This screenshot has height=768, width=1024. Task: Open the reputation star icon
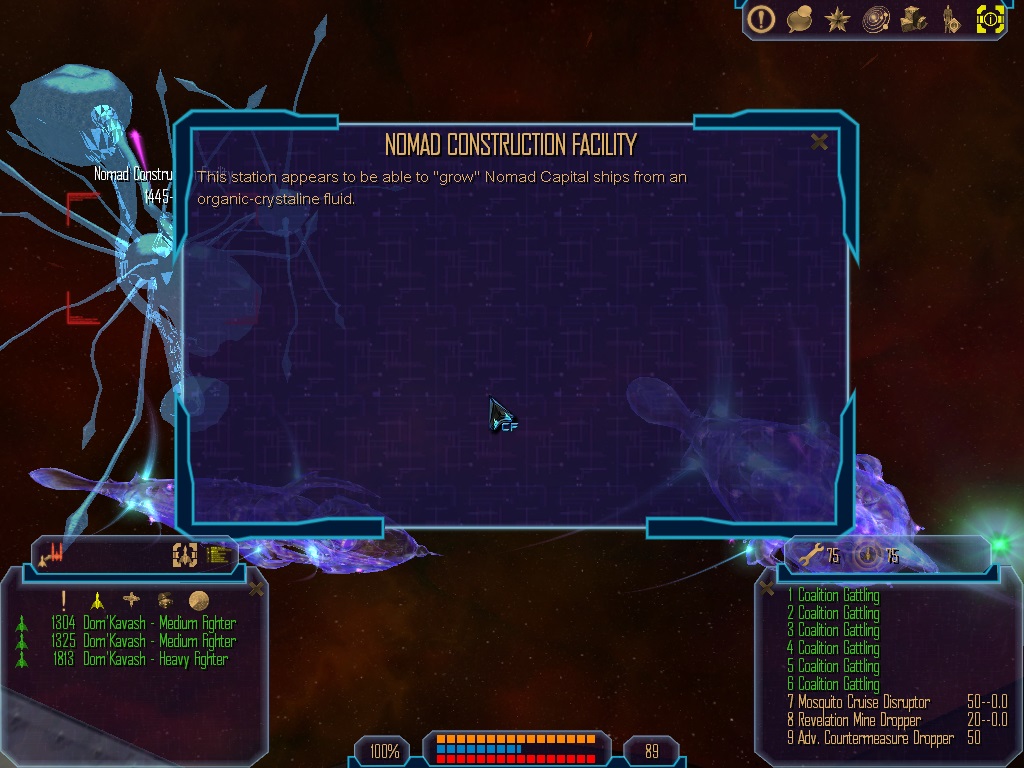(x=838, y=19)
